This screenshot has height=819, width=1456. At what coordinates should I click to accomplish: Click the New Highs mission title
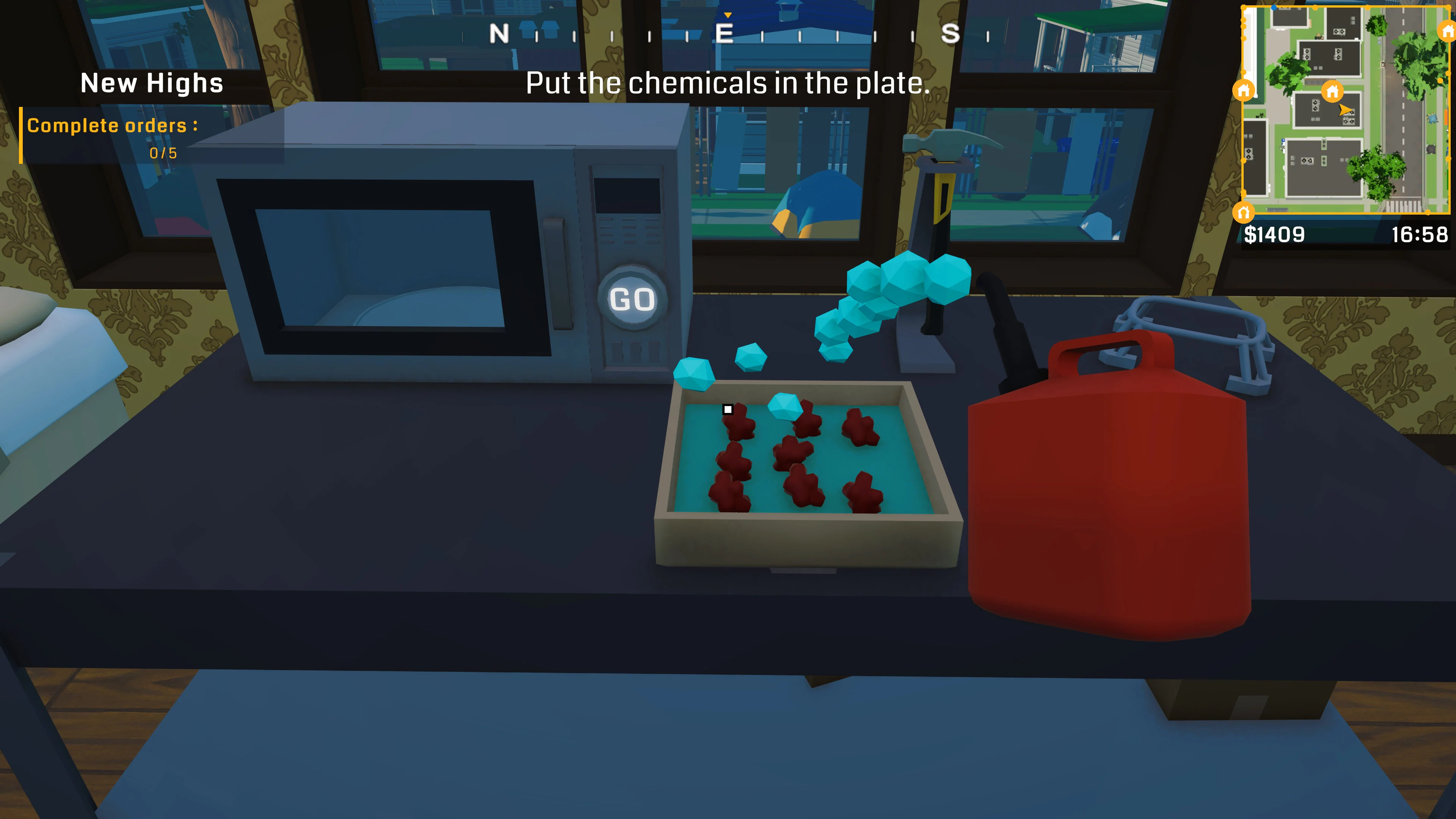(152, 84)
